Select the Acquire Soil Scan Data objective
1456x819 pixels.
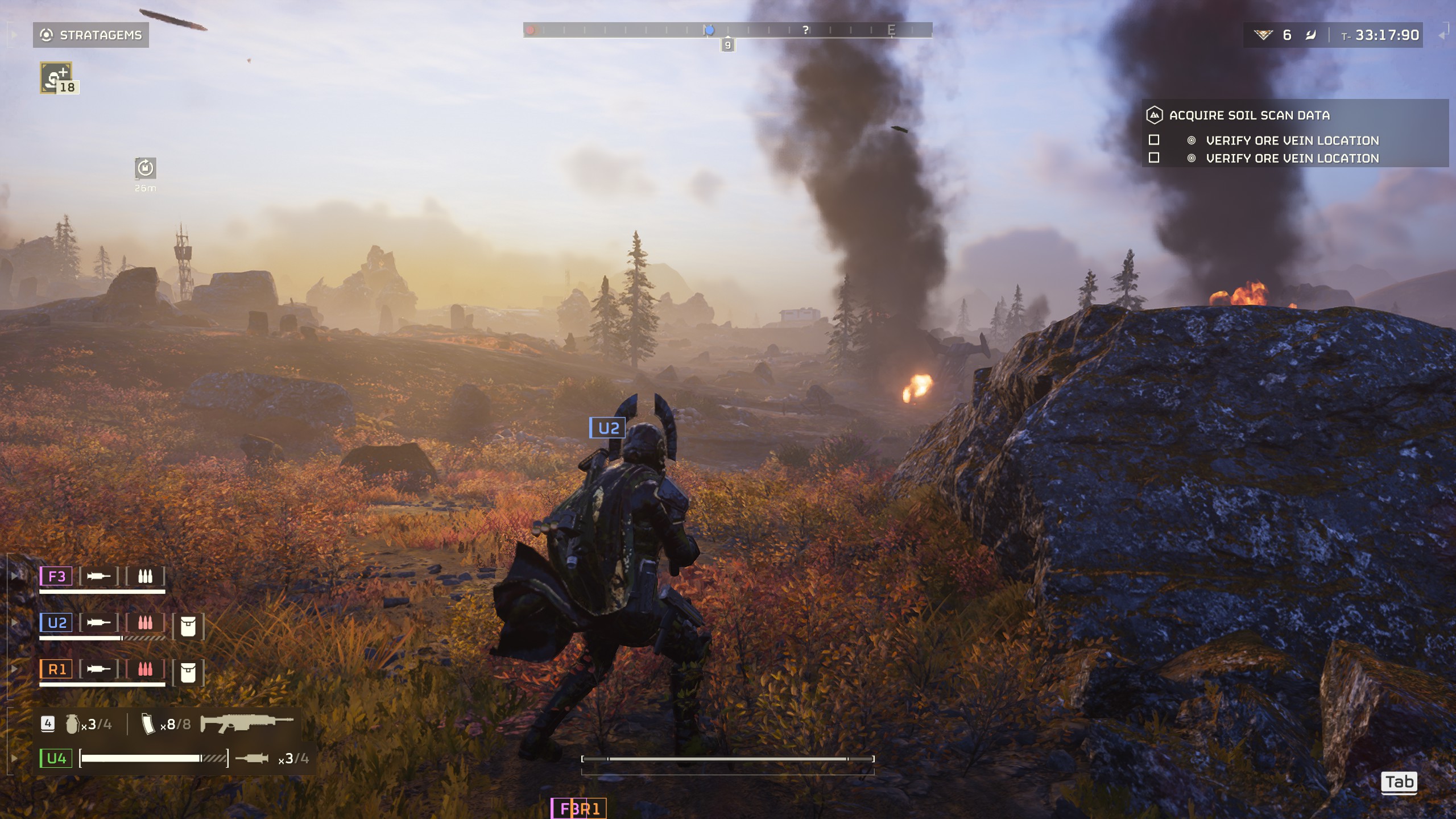click(x=1249, y=115)
